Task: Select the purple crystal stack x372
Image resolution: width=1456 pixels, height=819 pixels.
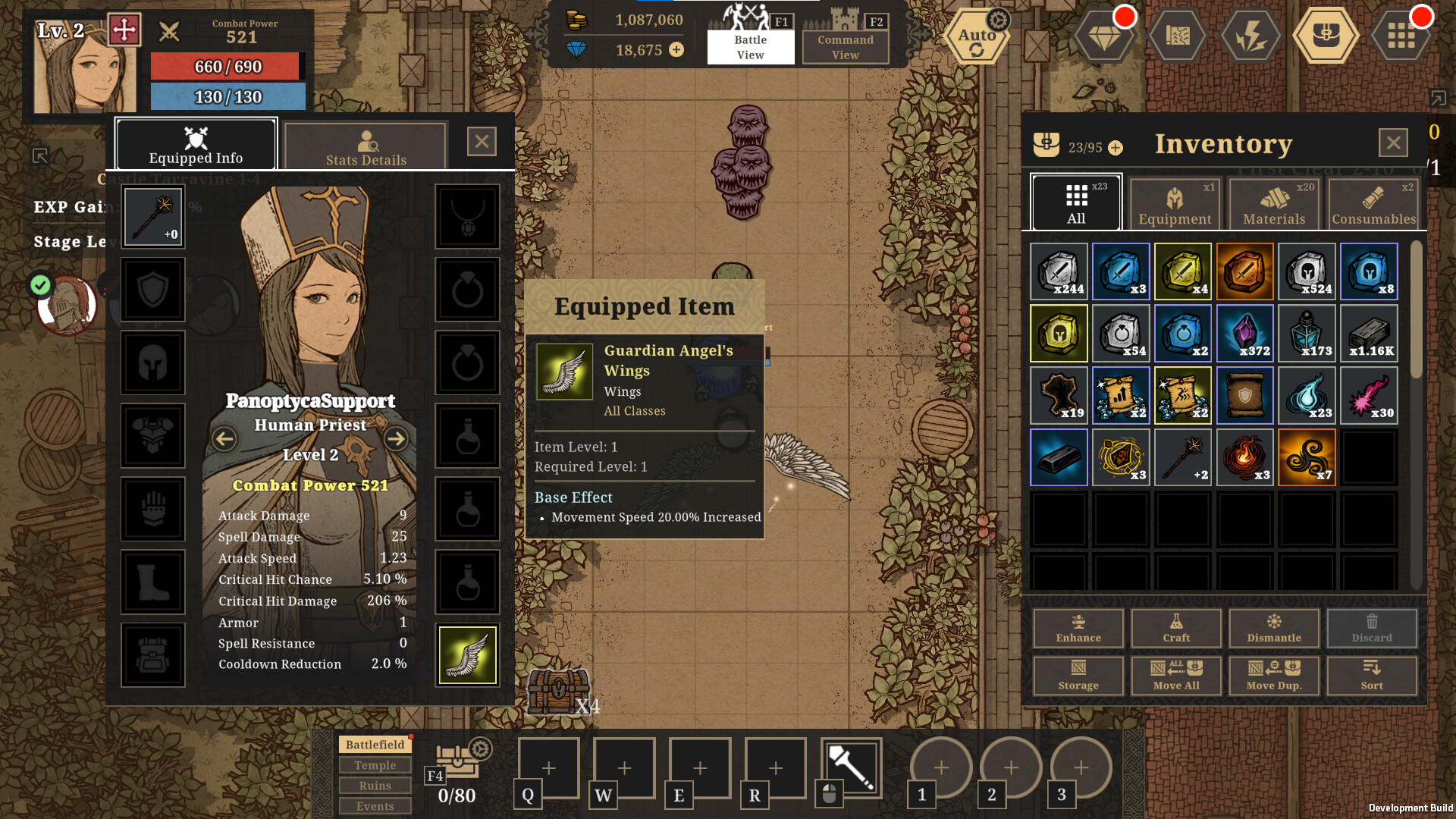Action: click(1244, 334)
